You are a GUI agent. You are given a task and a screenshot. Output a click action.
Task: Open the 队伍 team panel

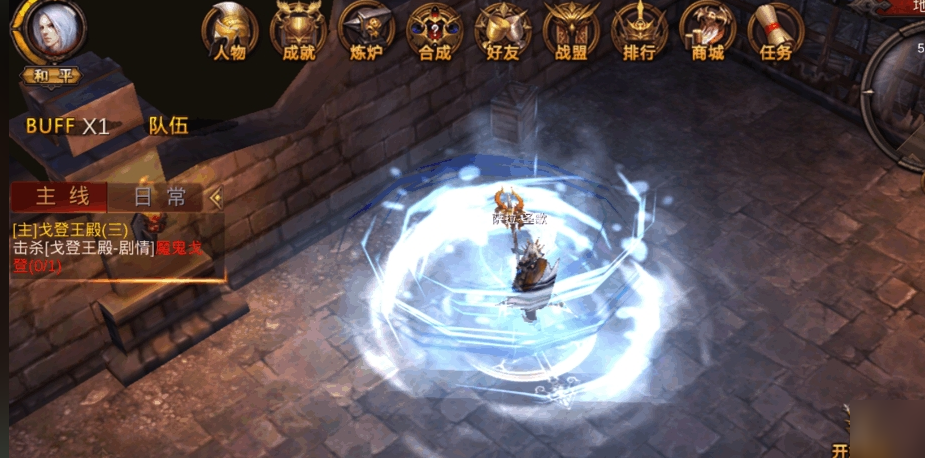(x=168, y=126)
